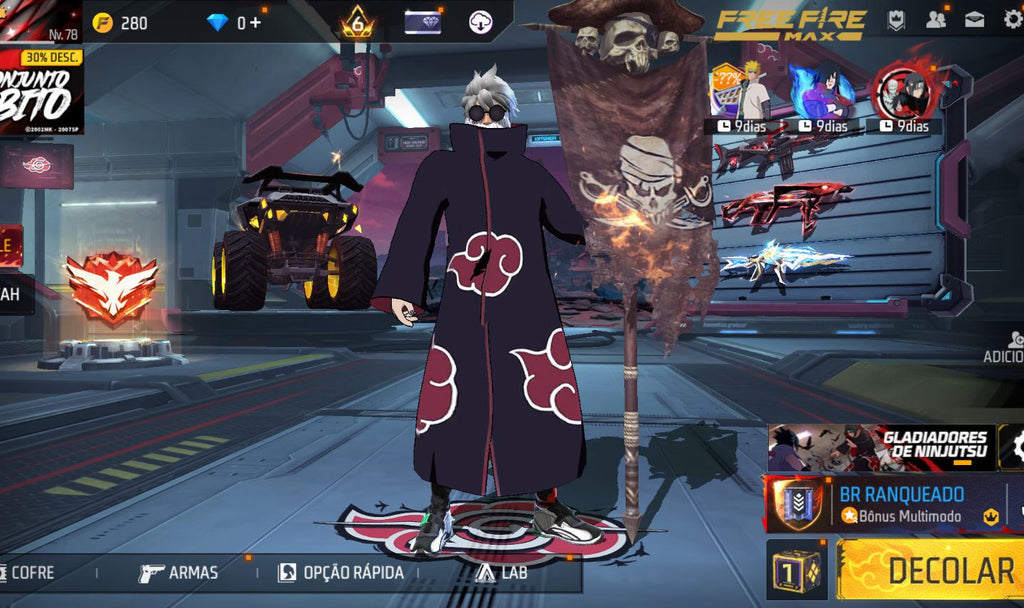The width and height of the screenshot is (1024, 608).
Task: Open the Cofre vault menu
Action: pyautogui.click(x=30, y=573)
